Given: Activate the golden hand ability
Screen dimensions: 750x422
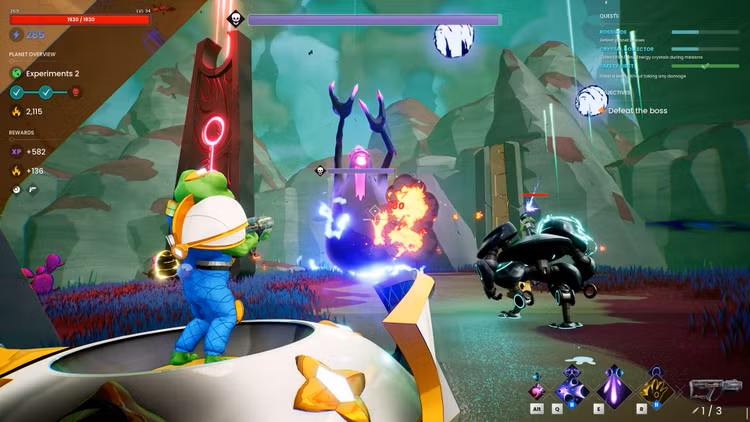Looking at the screenshot, I should tap(655, 386).
